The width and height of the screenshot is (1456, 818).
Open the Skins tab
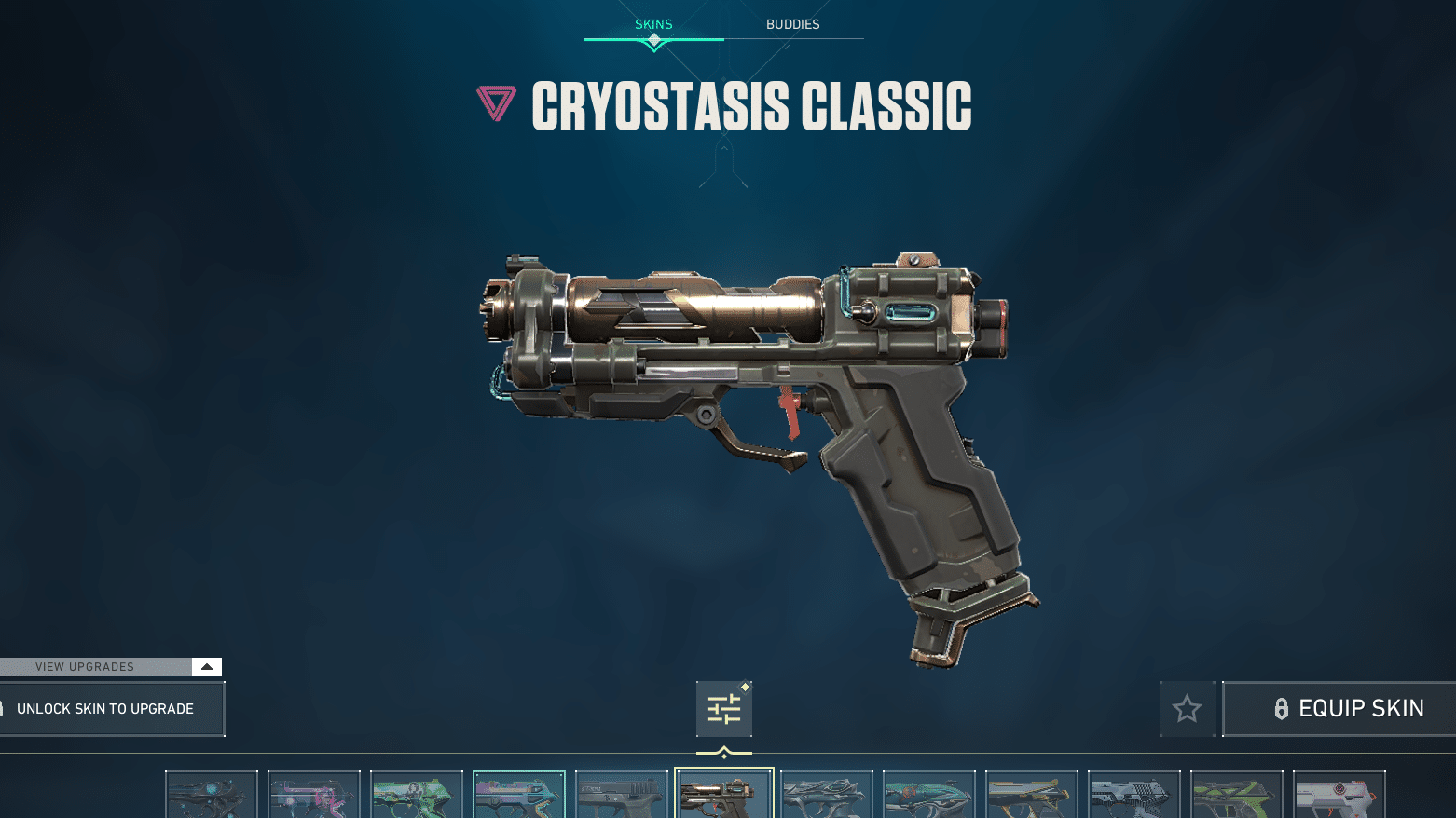(653, 24)
